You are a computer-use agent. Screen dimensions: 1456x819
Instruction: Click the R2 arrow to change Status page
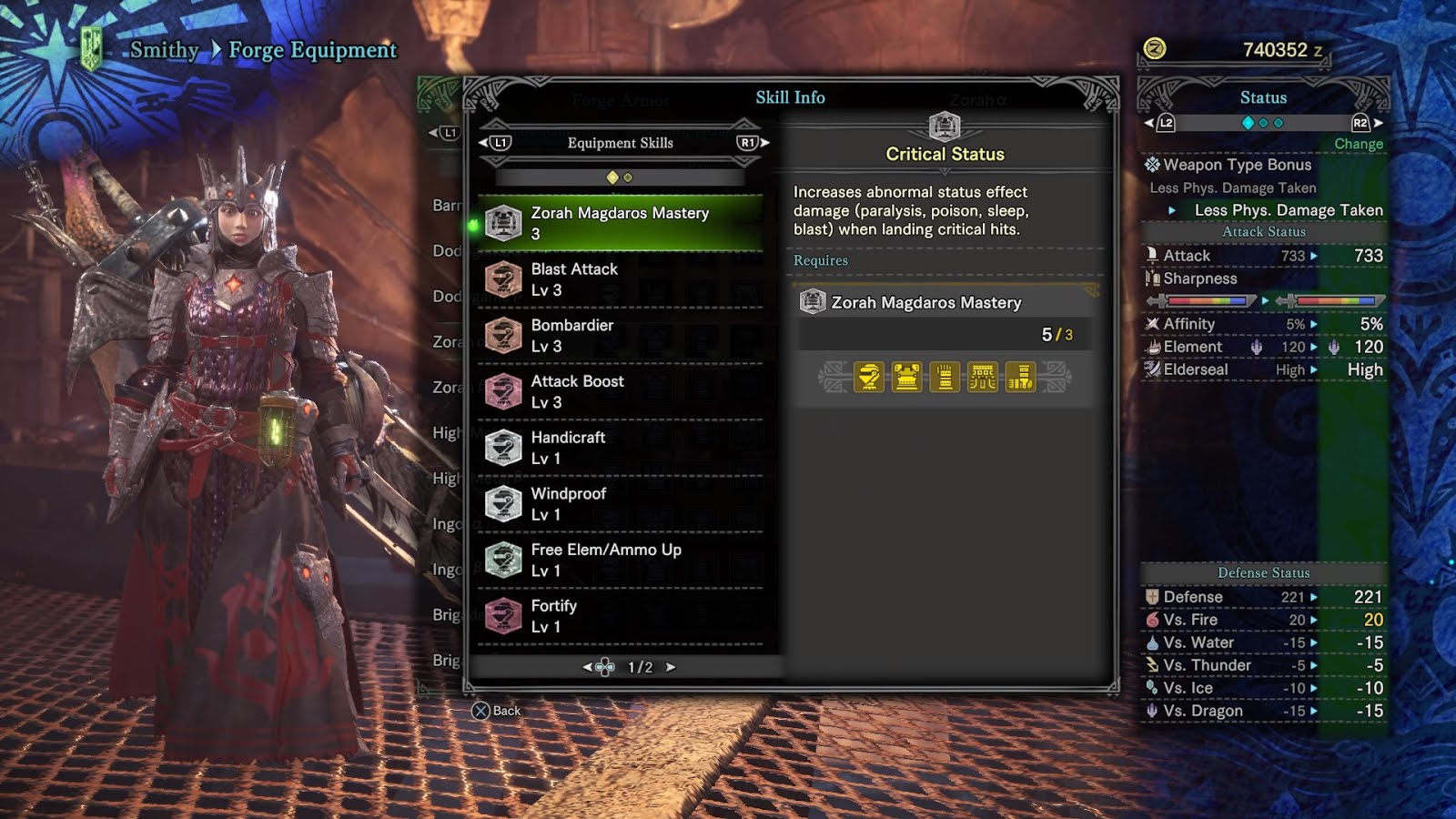click(1380, 122)
